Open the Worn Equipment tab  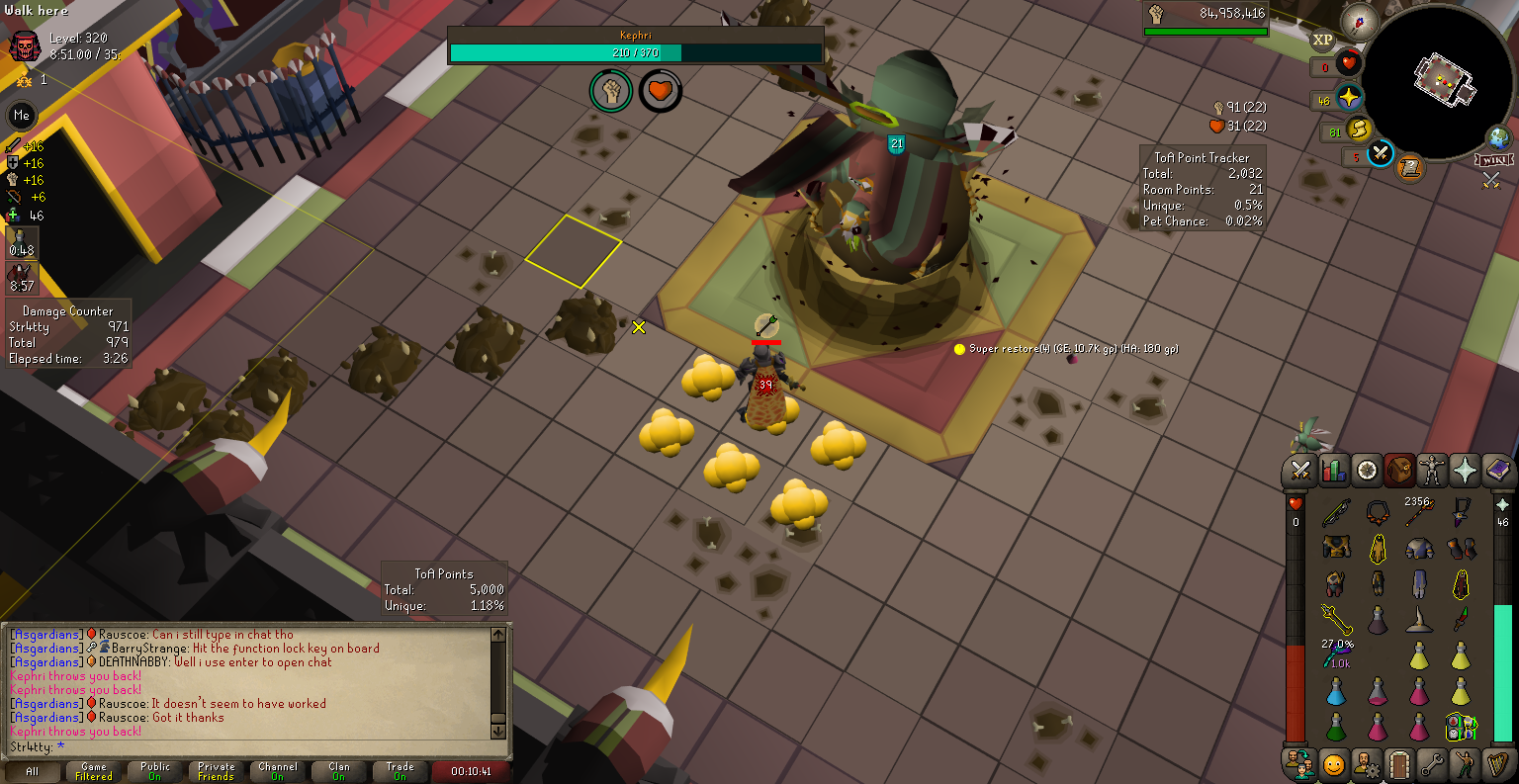tap(1432, 471)
